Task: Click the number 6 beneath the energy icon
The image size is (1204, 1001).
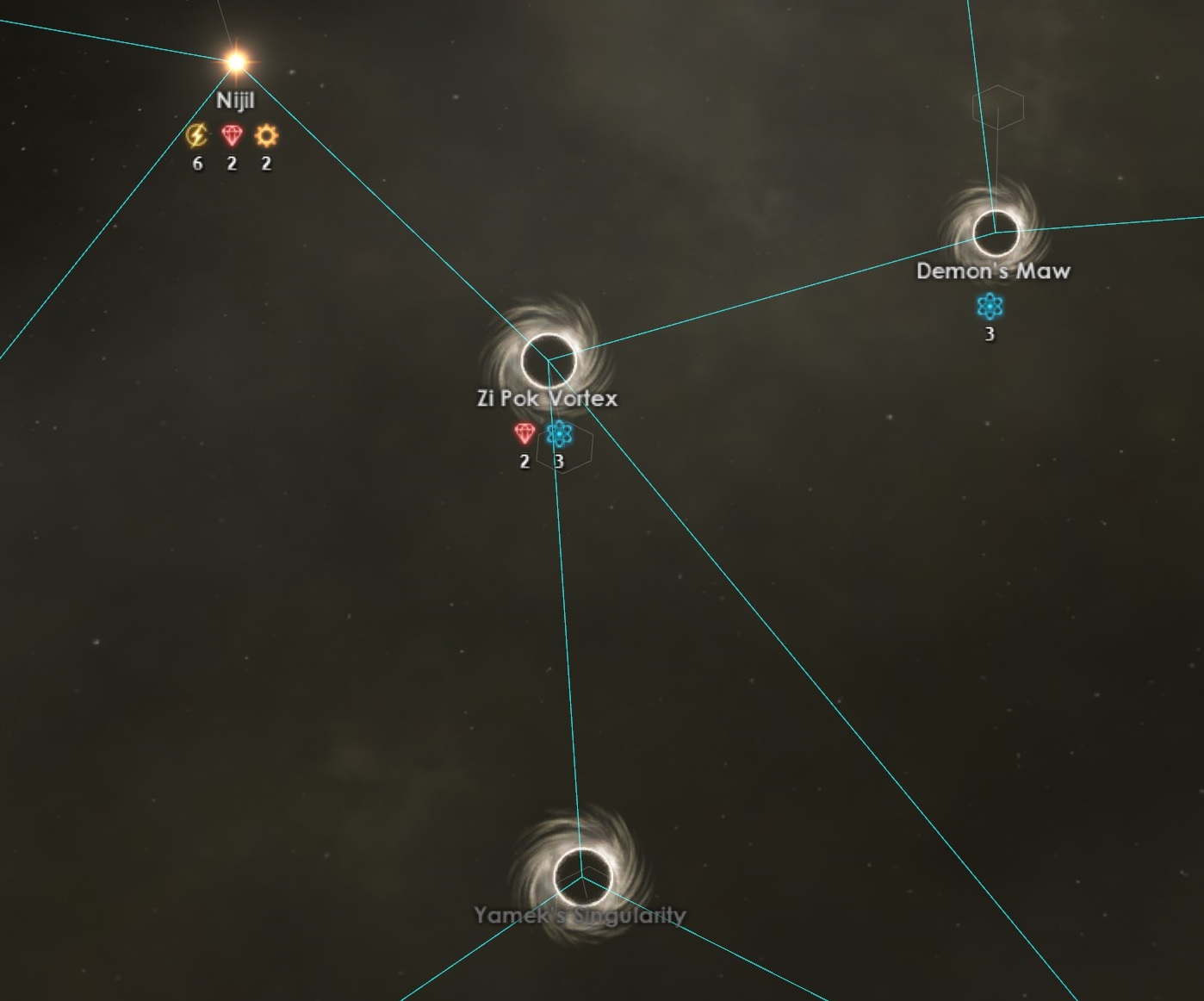Action: point(196,163)
